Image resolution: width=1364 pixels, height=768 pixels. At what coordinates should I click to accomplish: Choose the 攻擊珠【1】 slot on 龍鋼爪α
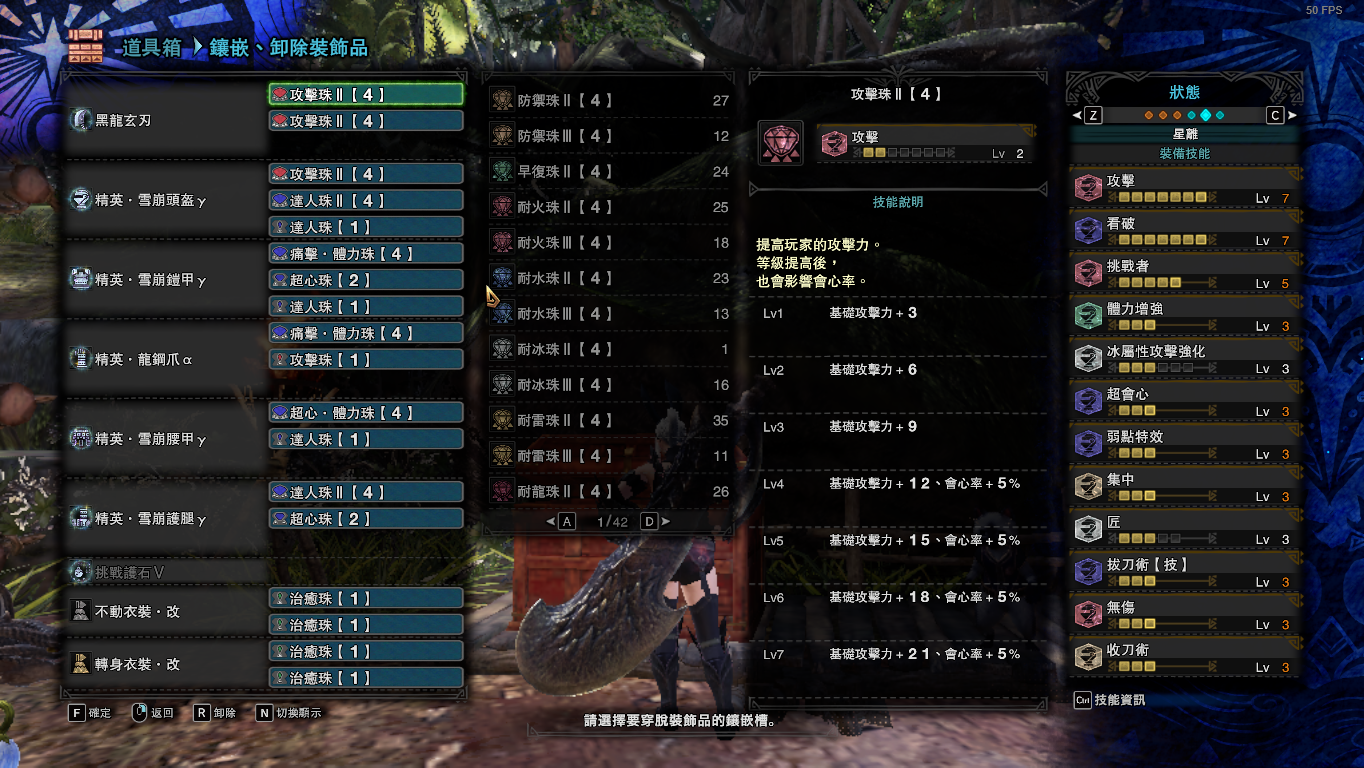[365, 360]
